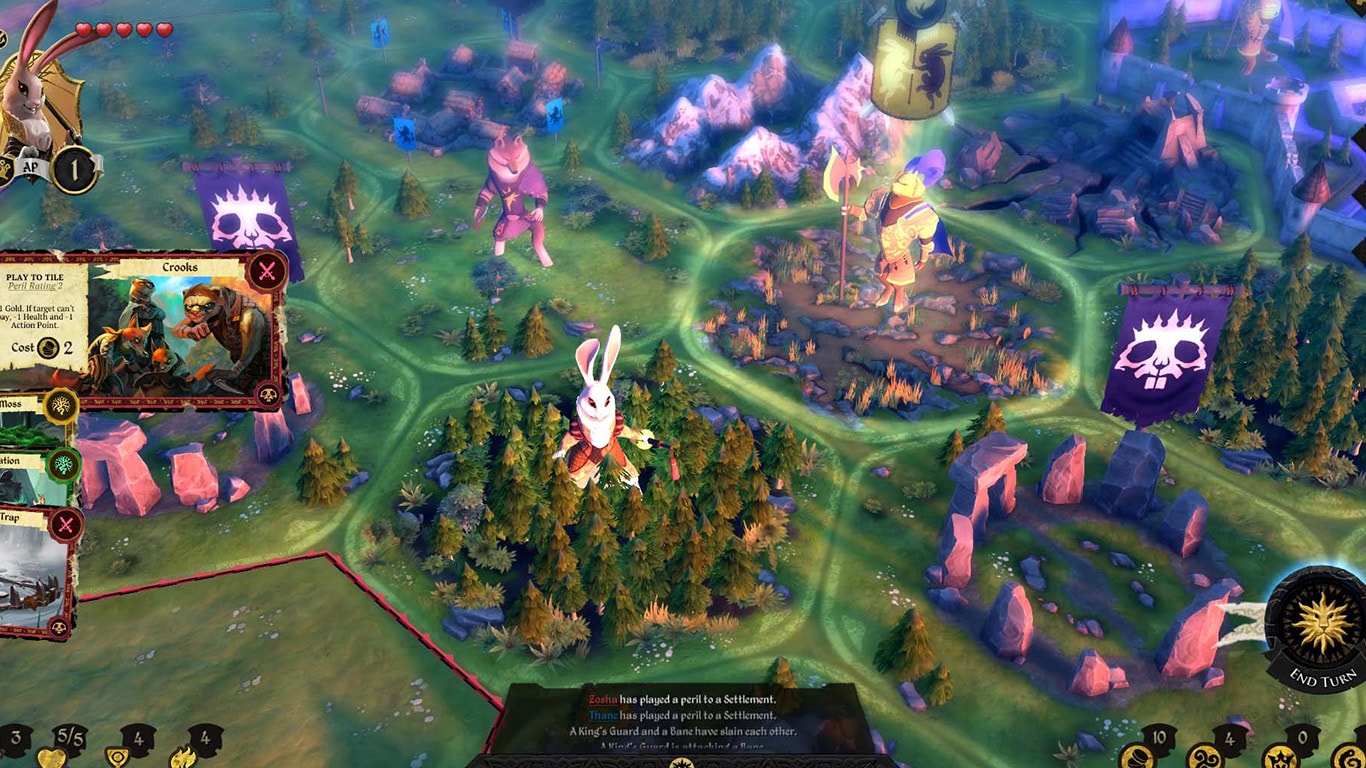Select the gold coins counter icon

(x=1136, y=757)
